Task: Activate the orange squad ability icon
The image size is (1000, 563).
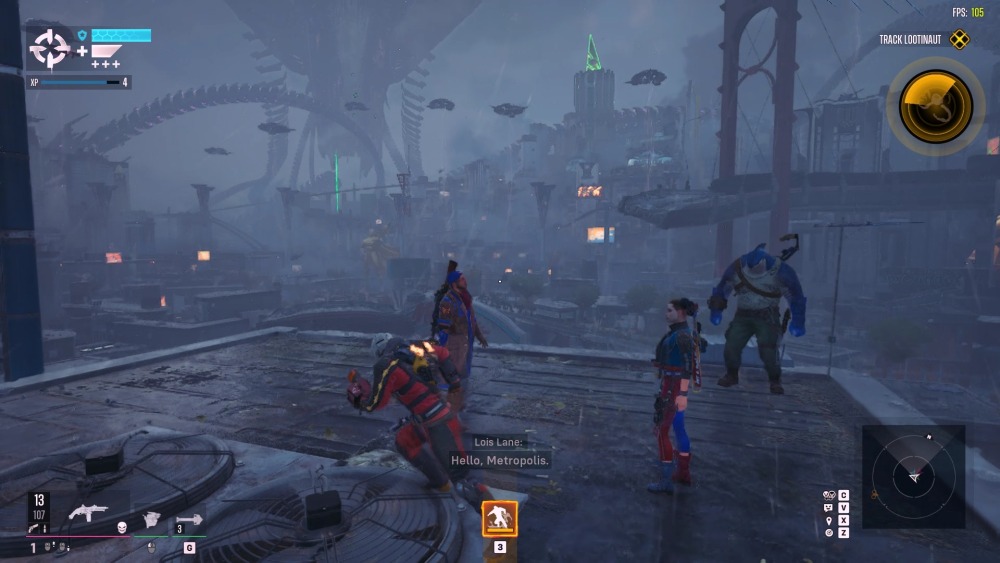Action: [499, 519]
